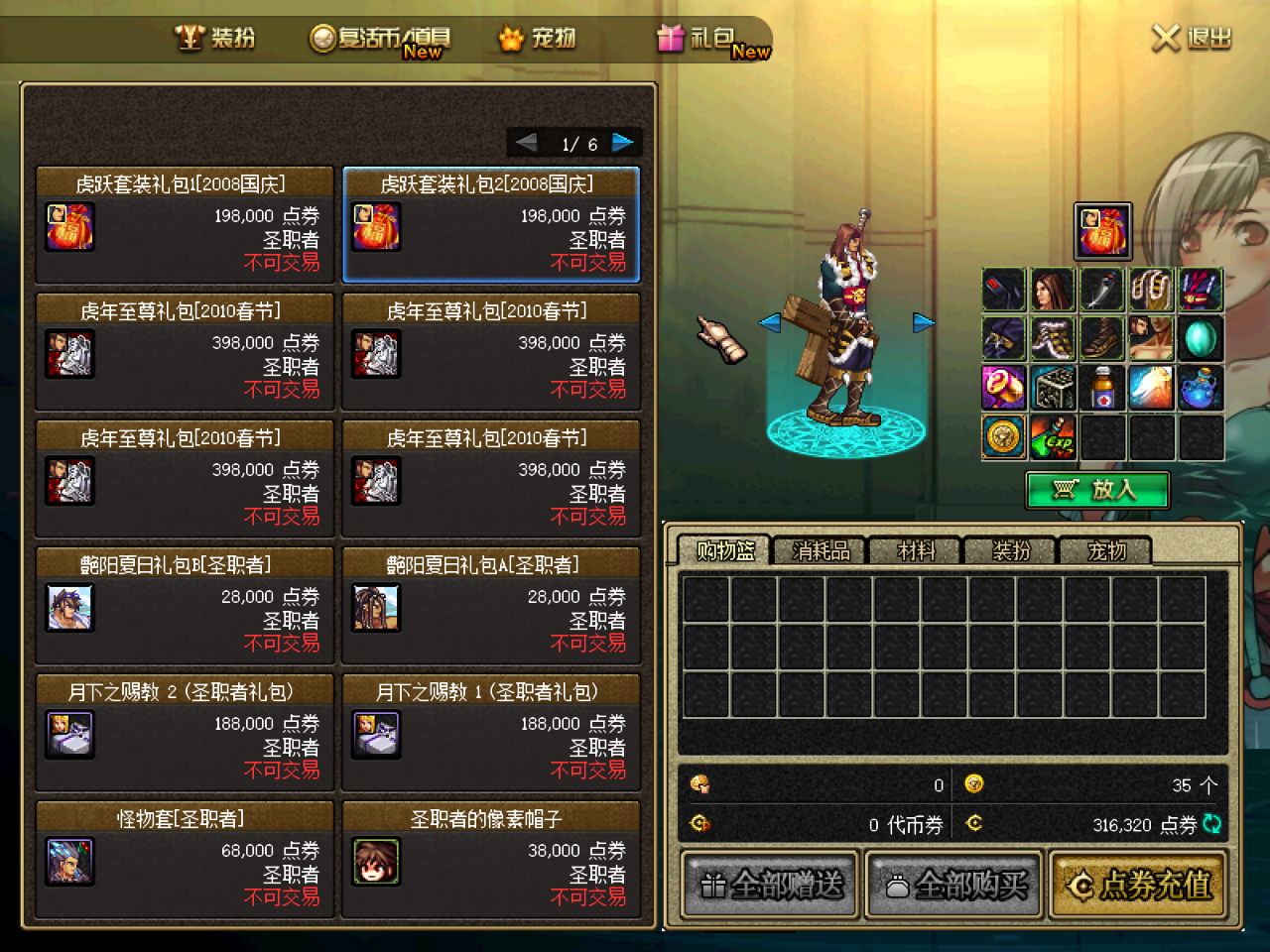The image size is (1270, 952).
Task: Open the 材料 tab
Action: pyautogui.click(x=915, y=550)
